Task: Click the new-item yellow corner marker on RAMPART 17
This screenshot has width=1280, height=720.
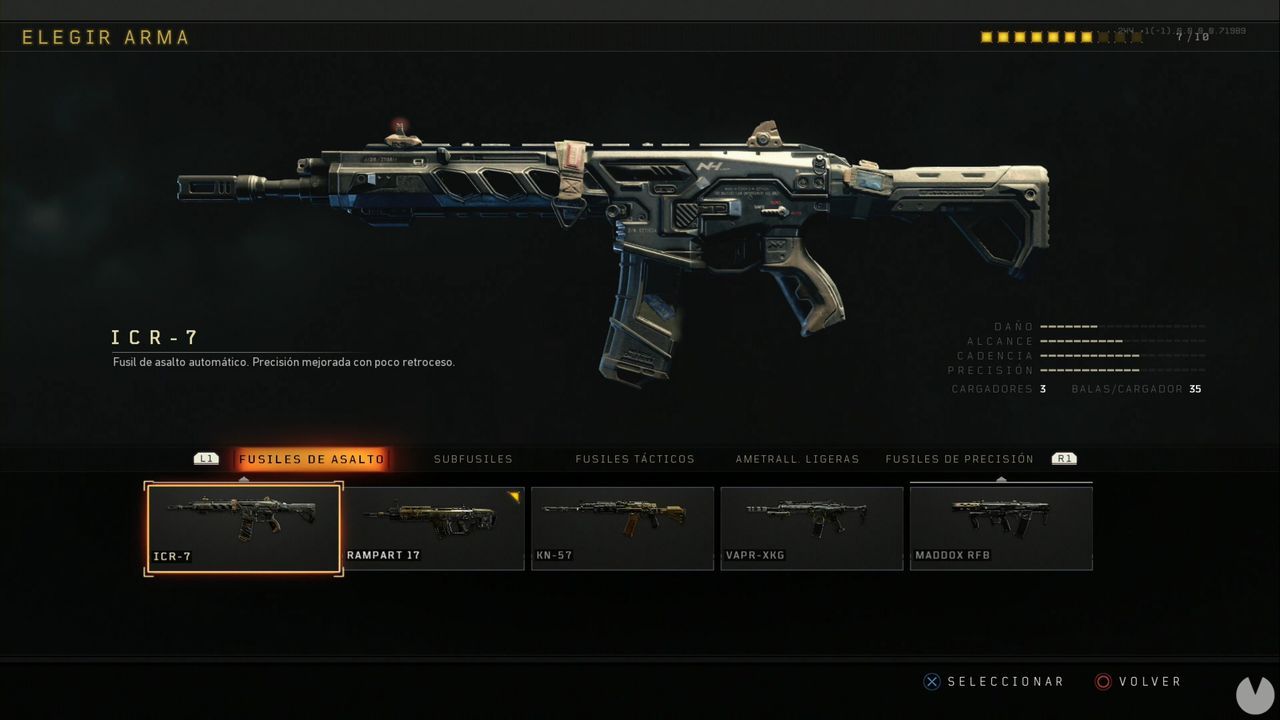Action: 514,495
